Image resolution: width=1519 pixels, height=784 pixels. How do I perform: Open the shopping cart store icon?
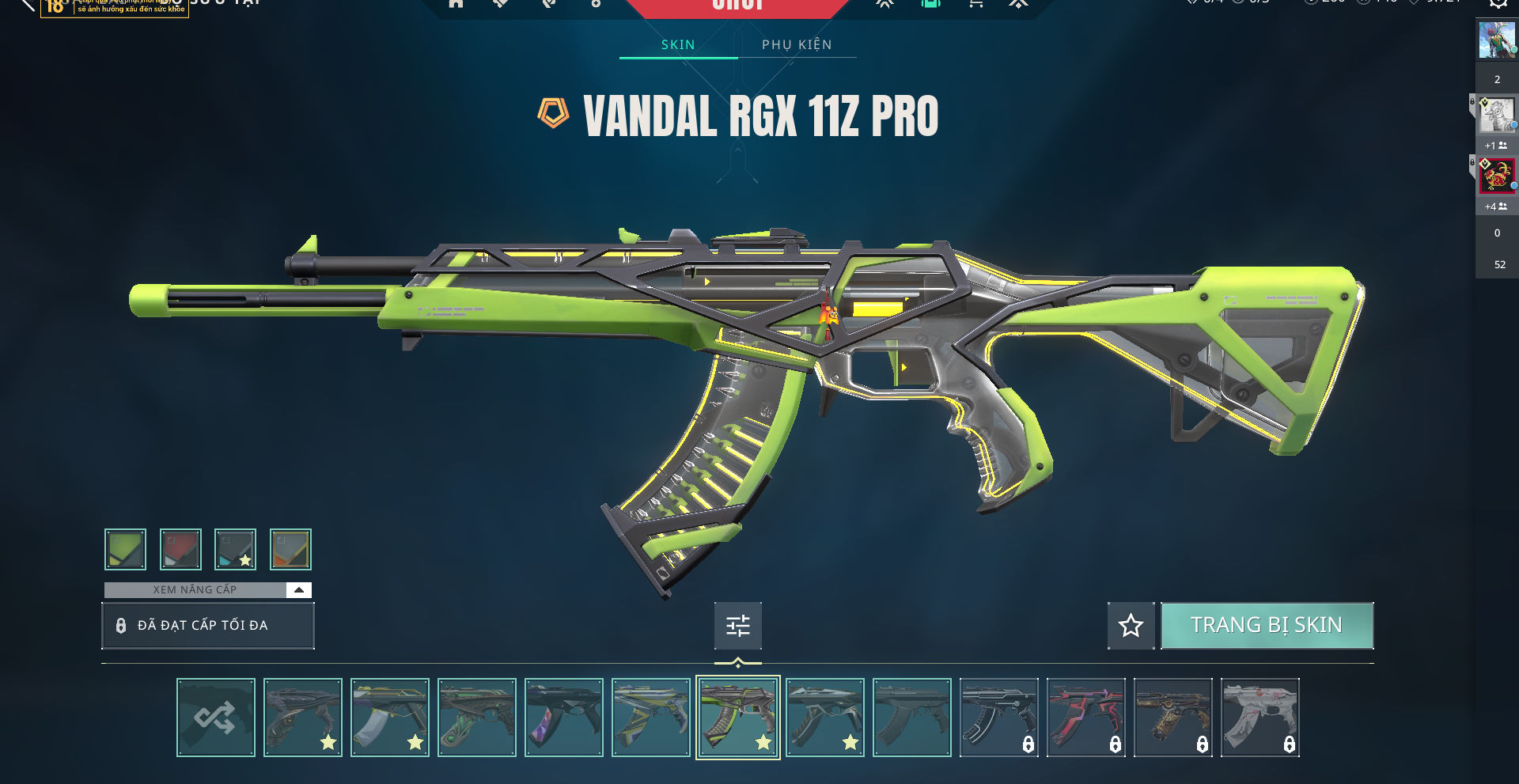(x=975, y=4)
